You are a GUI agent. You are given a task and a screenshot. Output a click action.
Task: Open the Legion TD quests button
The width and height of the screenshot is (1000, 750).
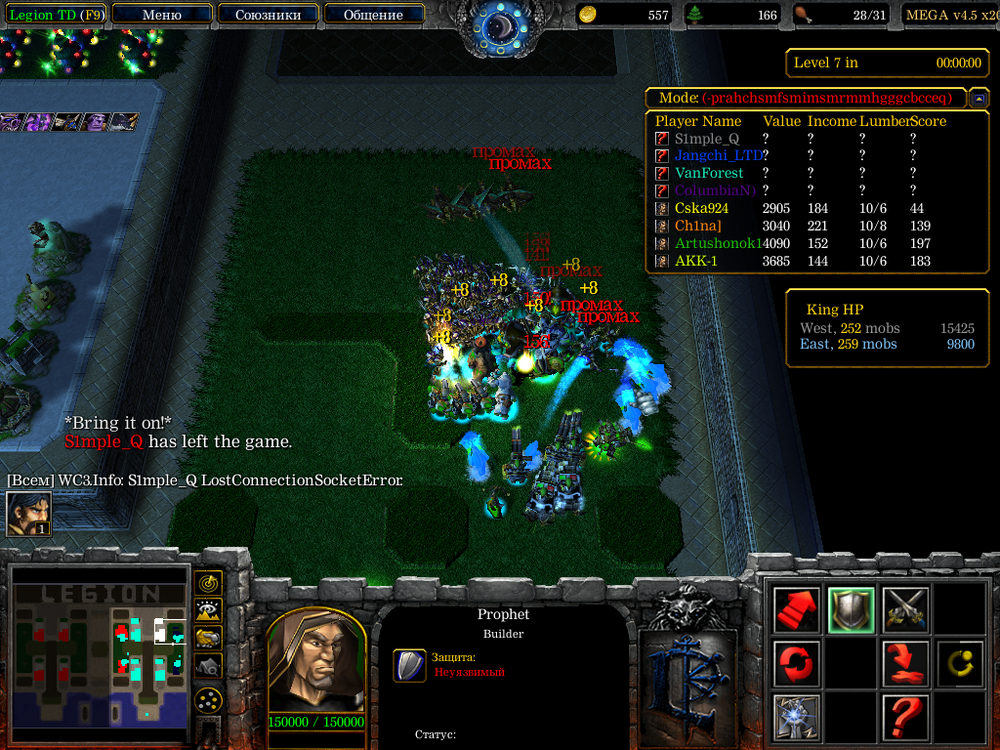point(56,15)
